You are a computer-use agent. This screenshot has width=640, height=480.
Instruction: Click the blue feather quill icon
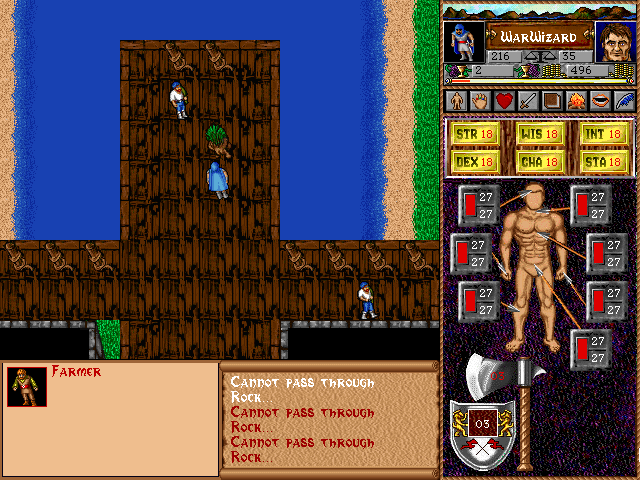(x=624, y=101)
